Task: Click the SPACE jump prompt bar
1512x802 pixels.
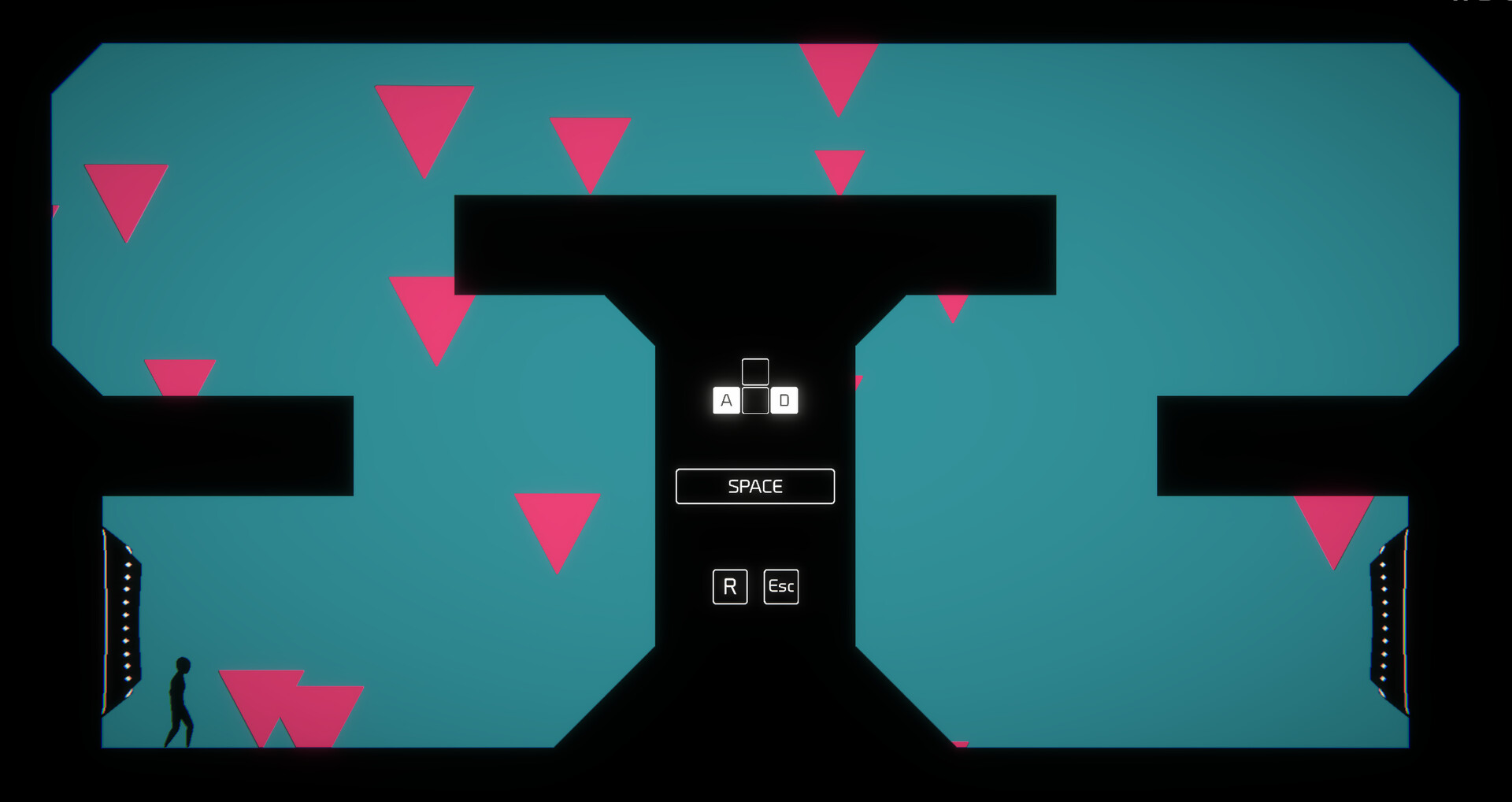Action: [754, 486]
